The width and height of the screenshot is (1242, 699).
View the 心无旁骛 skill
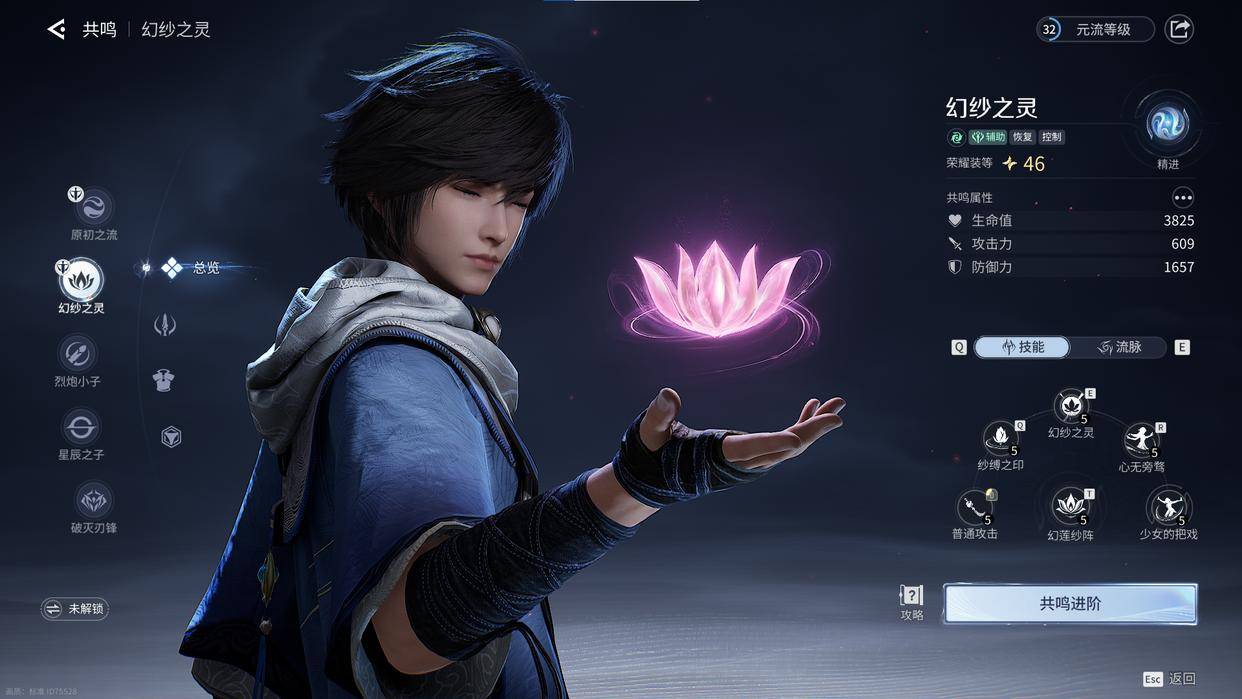pos(1141,441)
